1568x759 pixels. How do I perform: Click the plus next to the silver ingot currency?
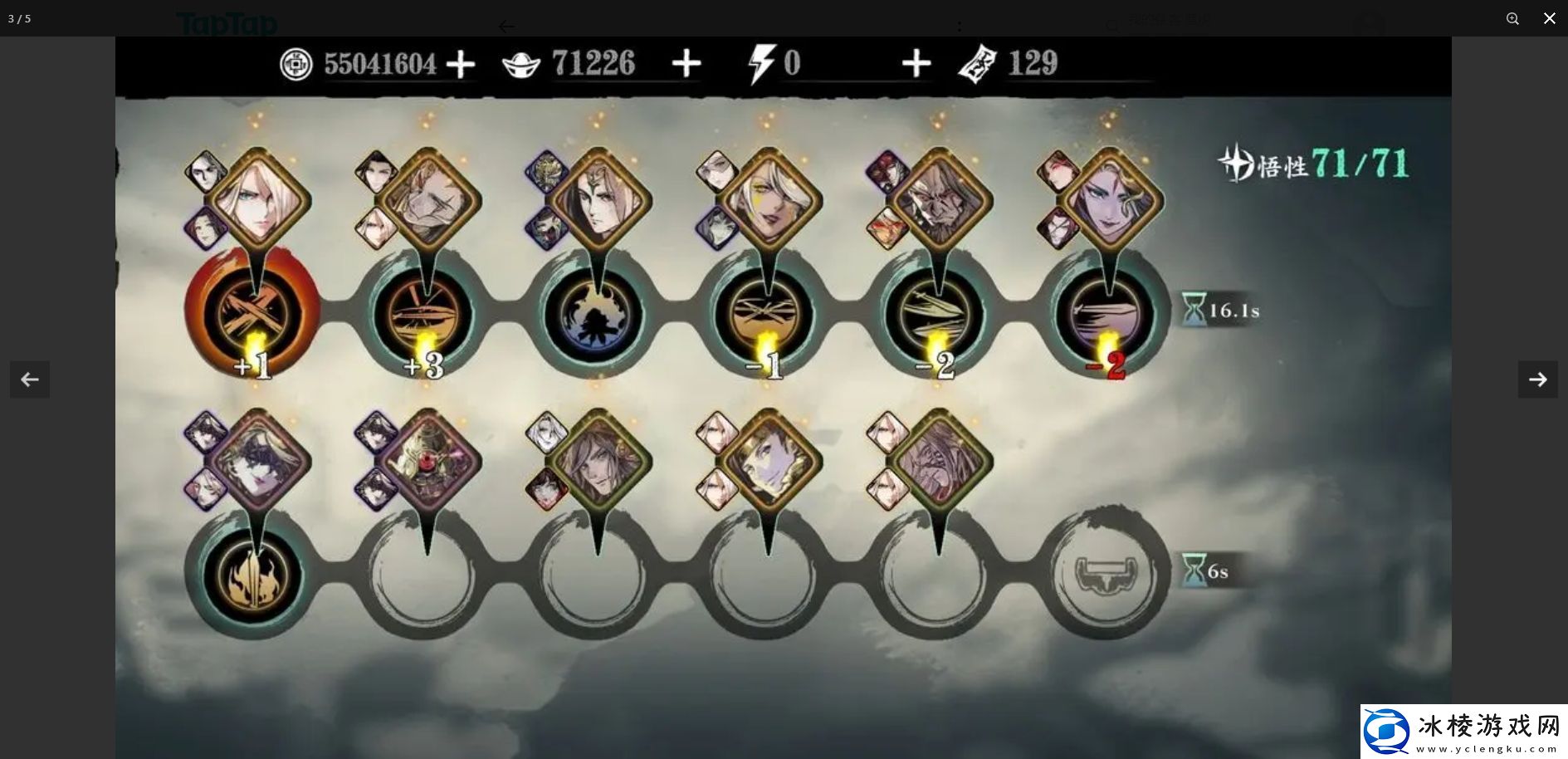[x=686, y=63]
